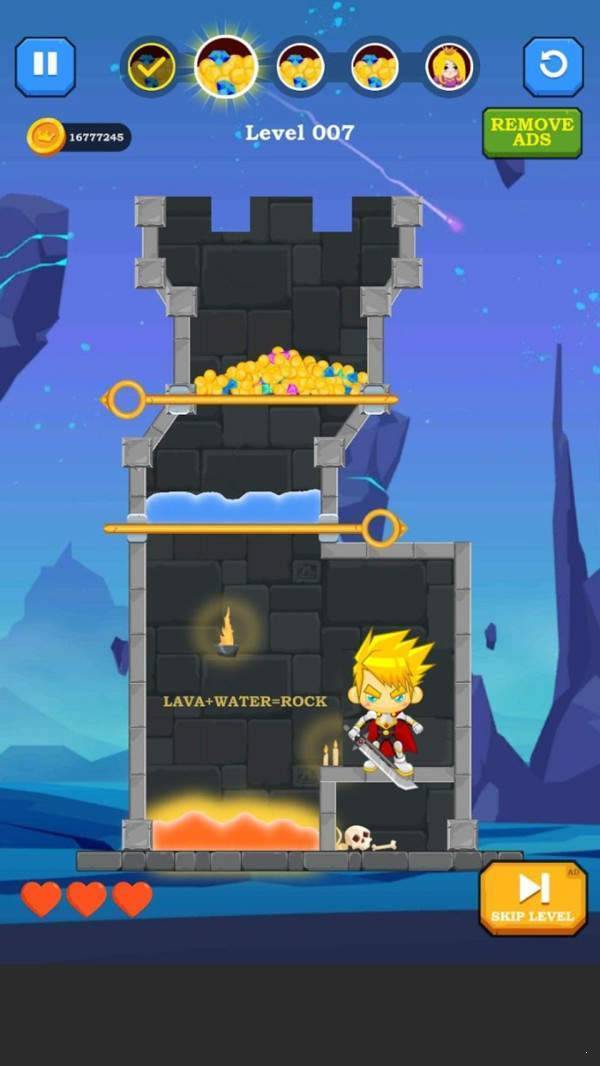Restart the current level
The height and width of the screenshot is (1066, 600).
click(x=553, y=66)
